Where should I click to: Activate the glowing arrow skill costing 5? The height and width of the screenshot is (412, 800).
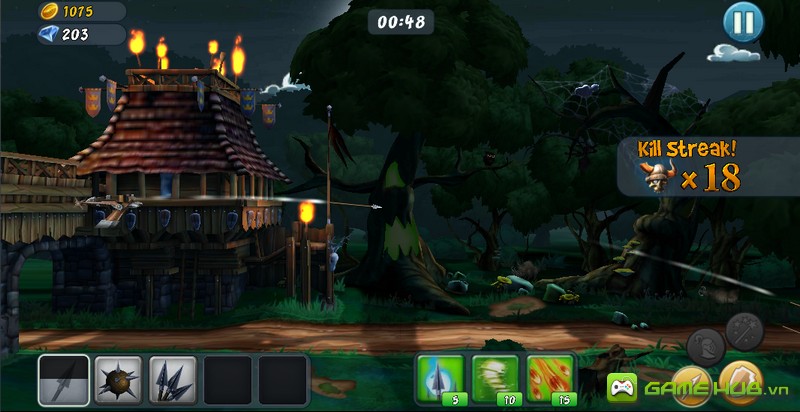440,378
